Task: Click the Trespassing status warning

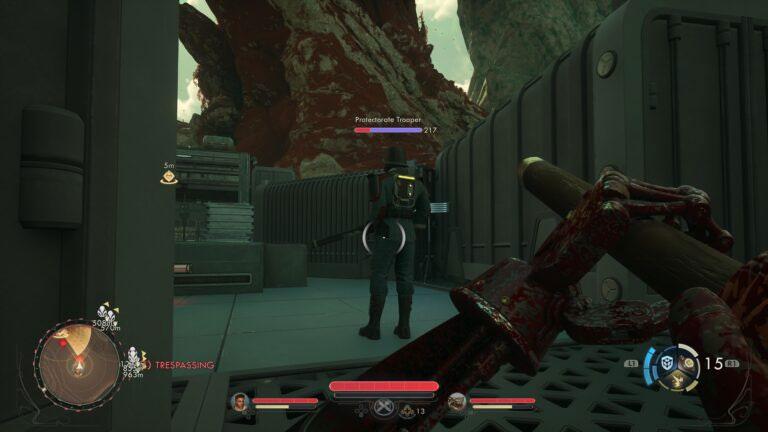Action: 180,365
